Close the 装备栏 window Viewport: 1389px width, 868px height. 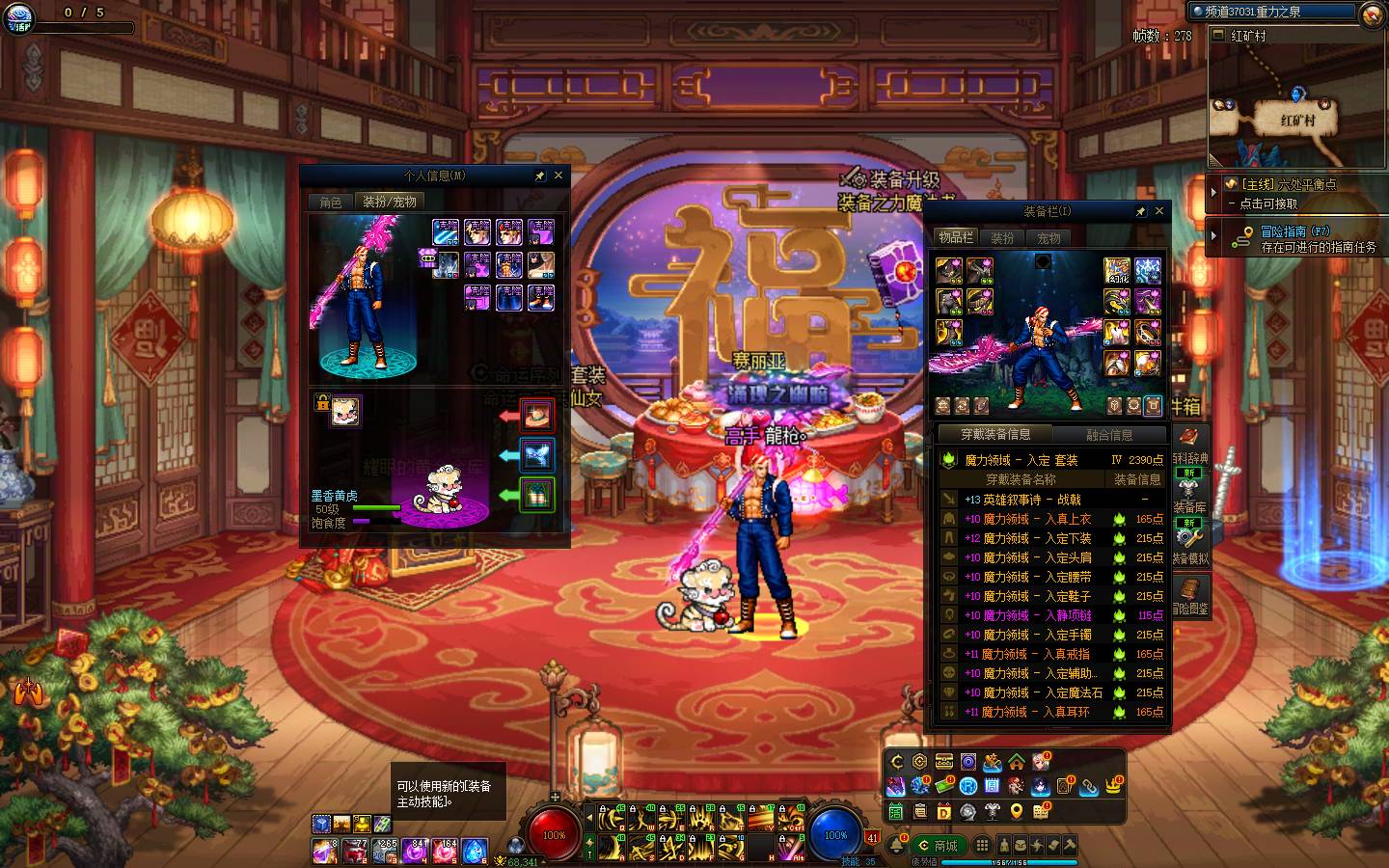pyautogui.click(x=1159, y=211)
